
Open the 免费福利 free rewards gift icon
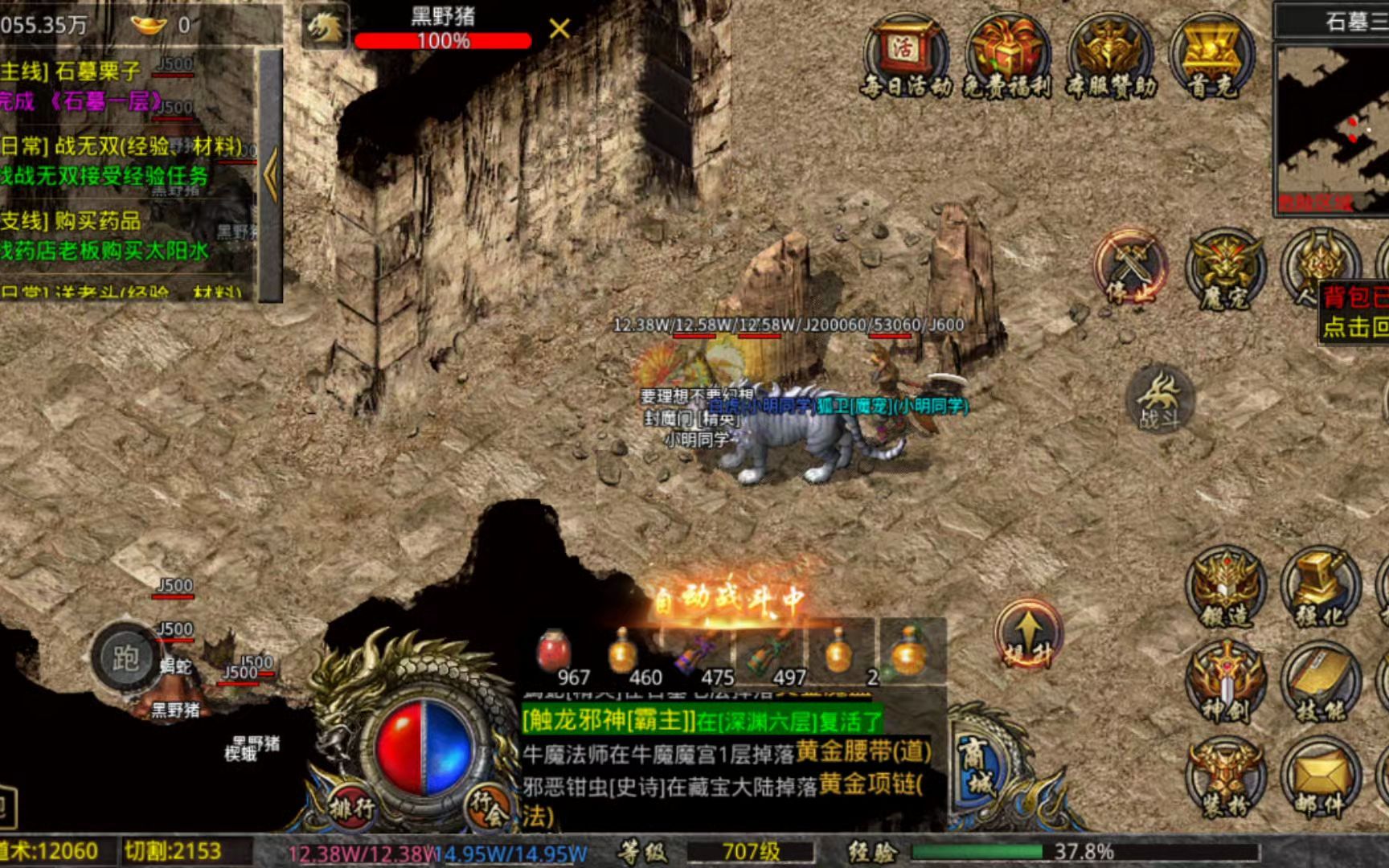tap(1008, 56)
